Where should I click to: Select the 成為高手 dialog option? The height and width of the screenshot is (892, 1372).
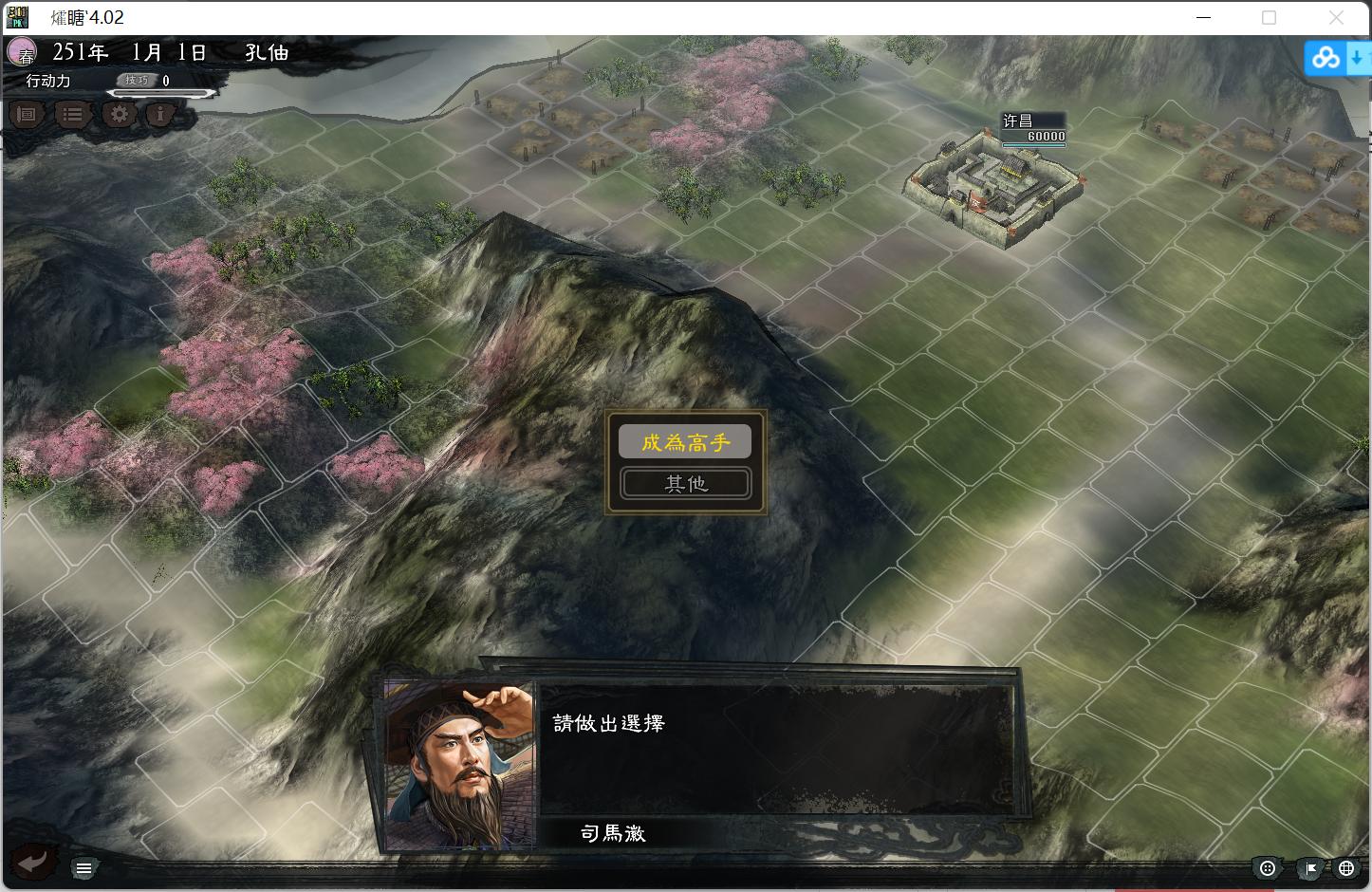coord(685,441)
